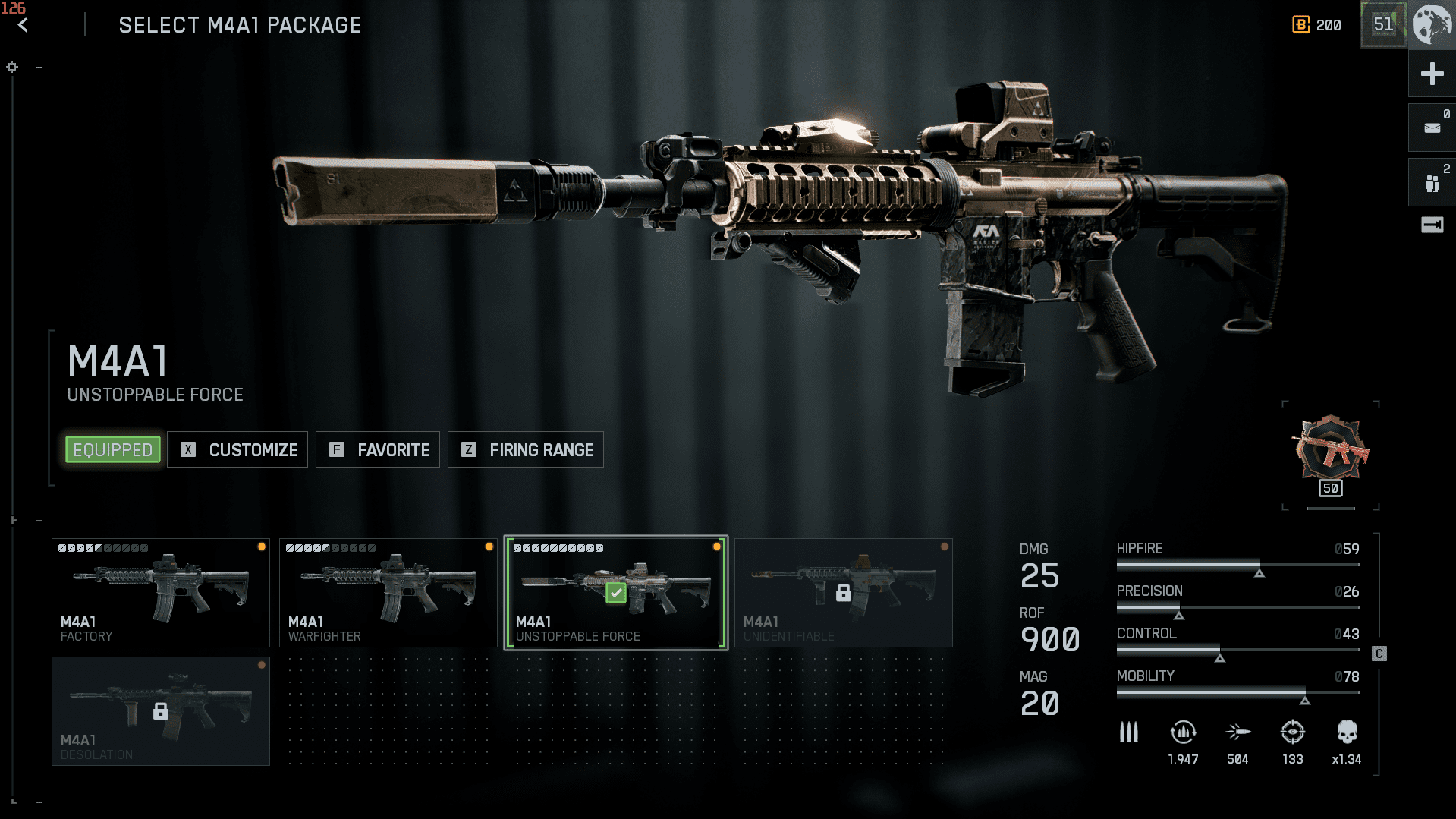Go back using the top-left arrow
The height and width of the screenshot is (819, 1456).
tap(23, 26)
